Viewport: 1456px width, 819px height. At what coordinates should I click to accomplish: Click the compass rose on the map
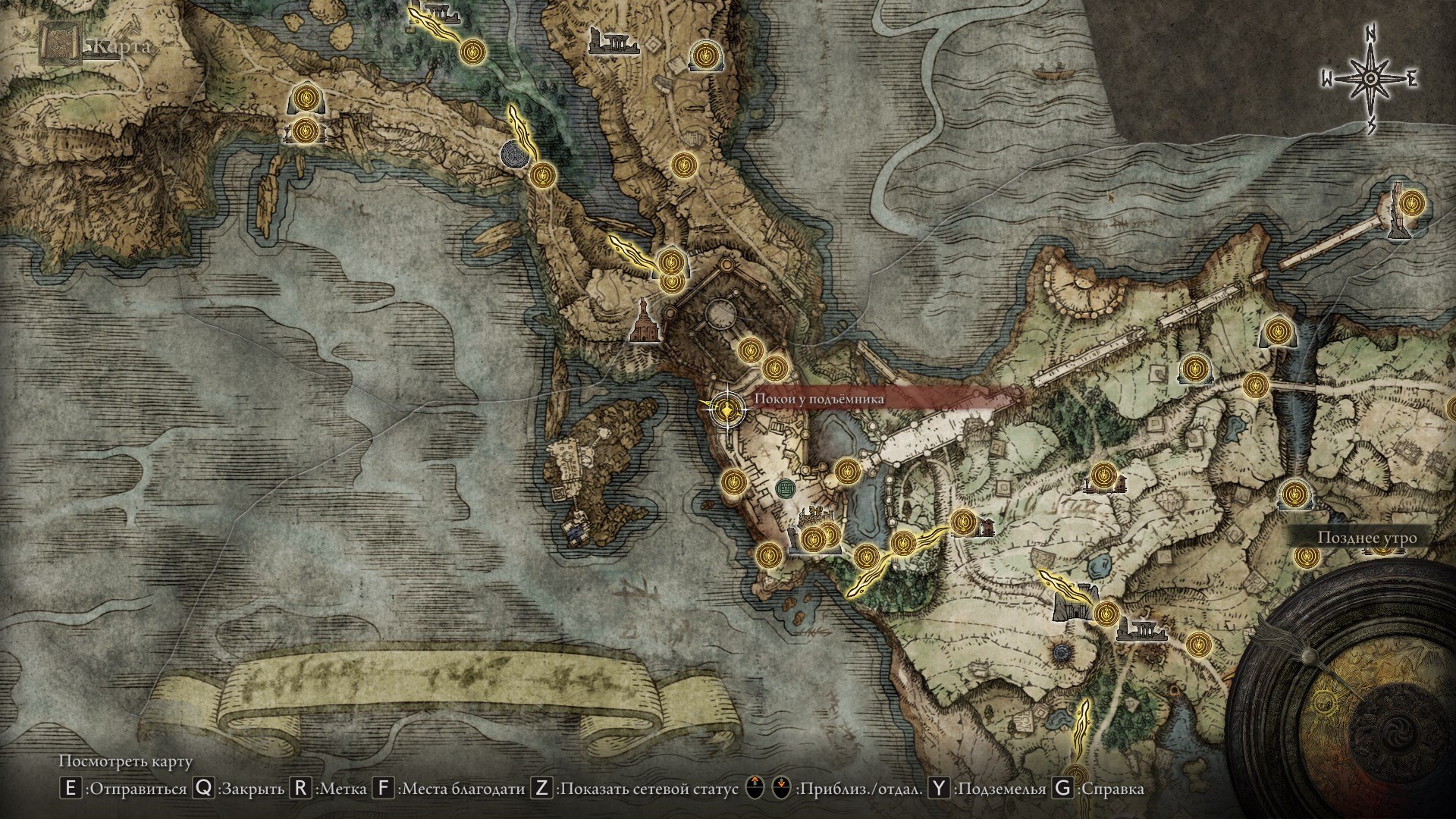pos(1371,79)
